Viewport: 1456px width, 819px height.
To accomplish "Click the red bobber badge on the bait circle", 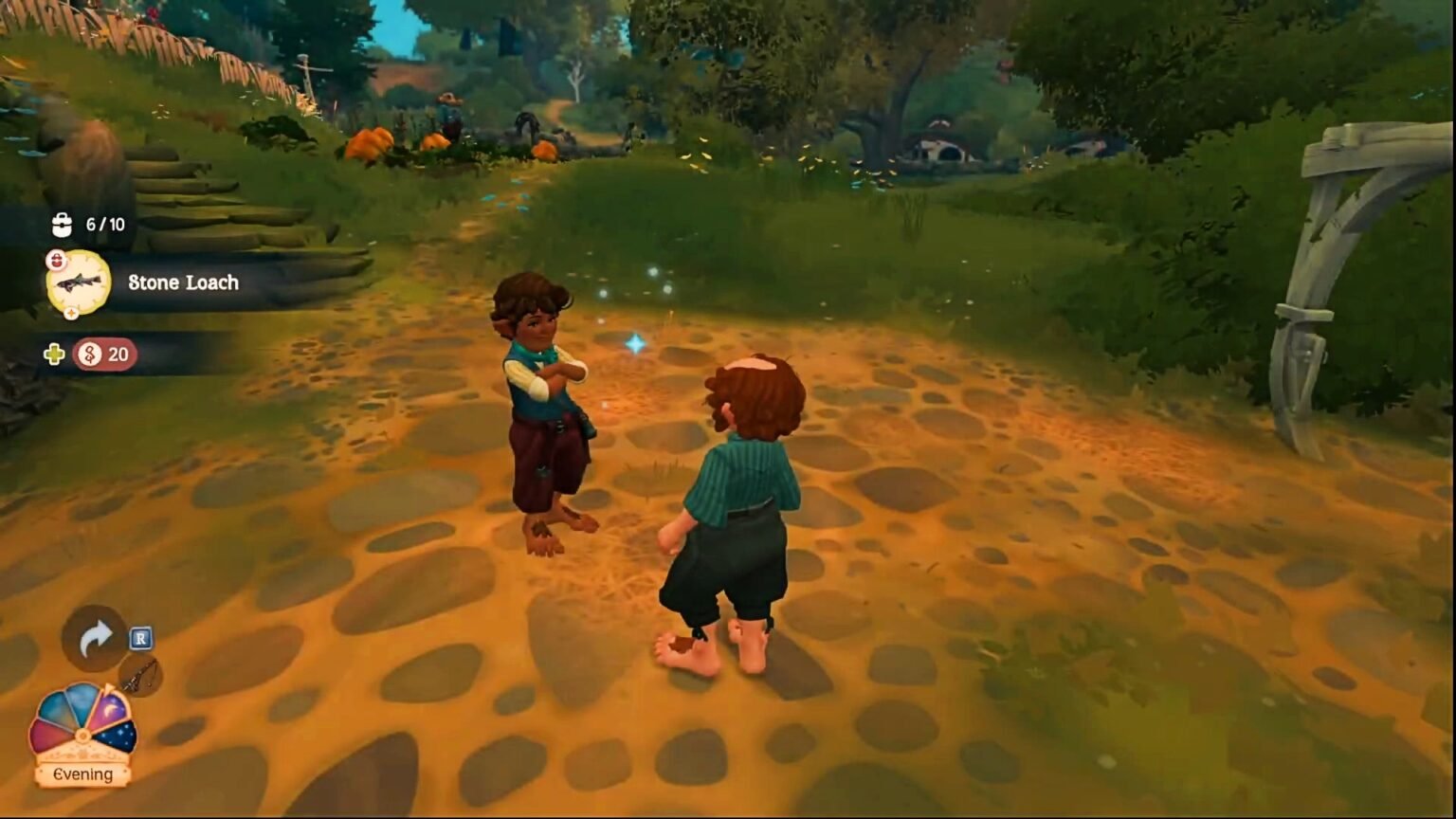I will click(56, 260).
